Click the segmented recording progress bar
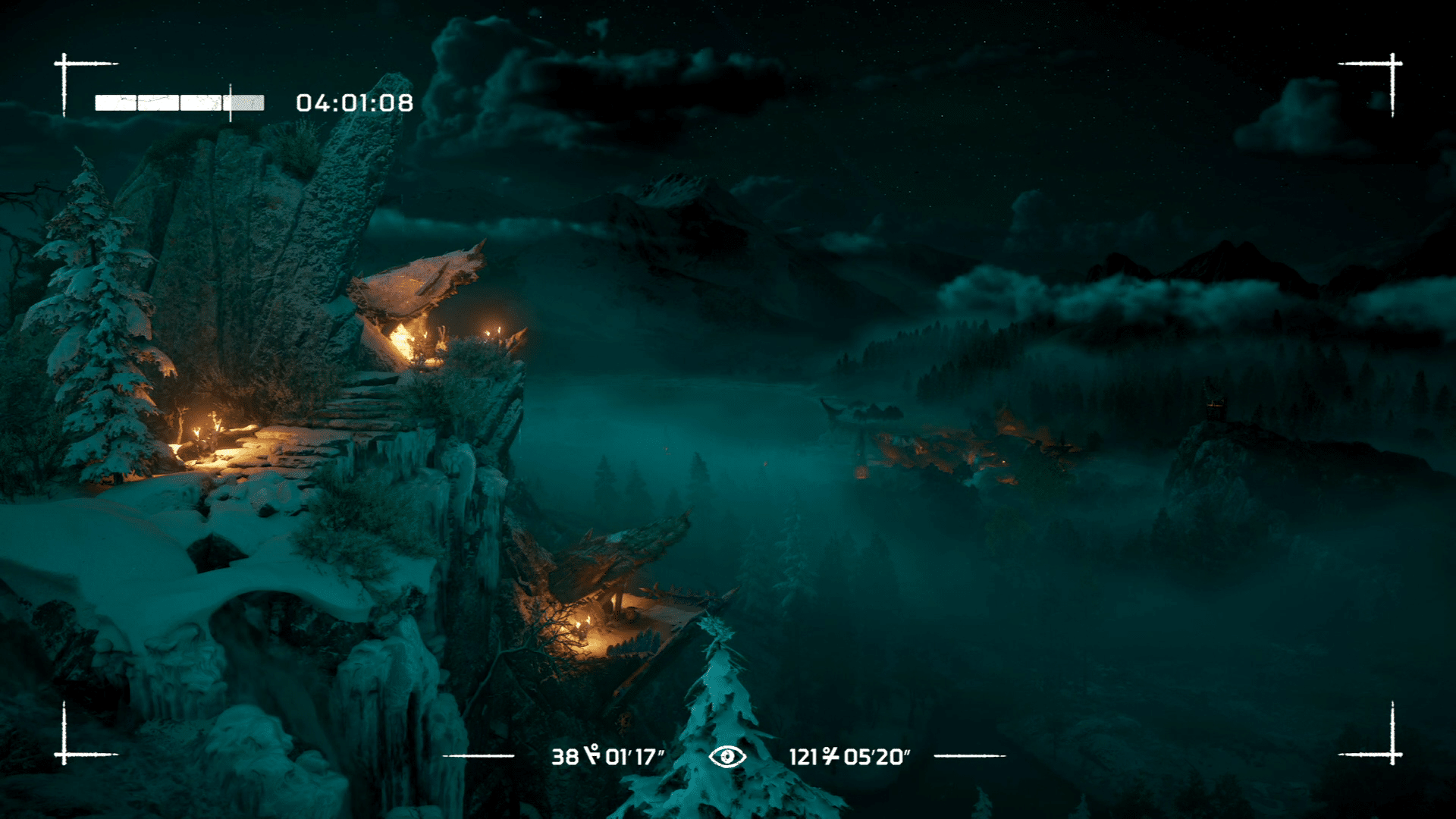This screenshot has width=1456, height=819. tap(179, 103)
